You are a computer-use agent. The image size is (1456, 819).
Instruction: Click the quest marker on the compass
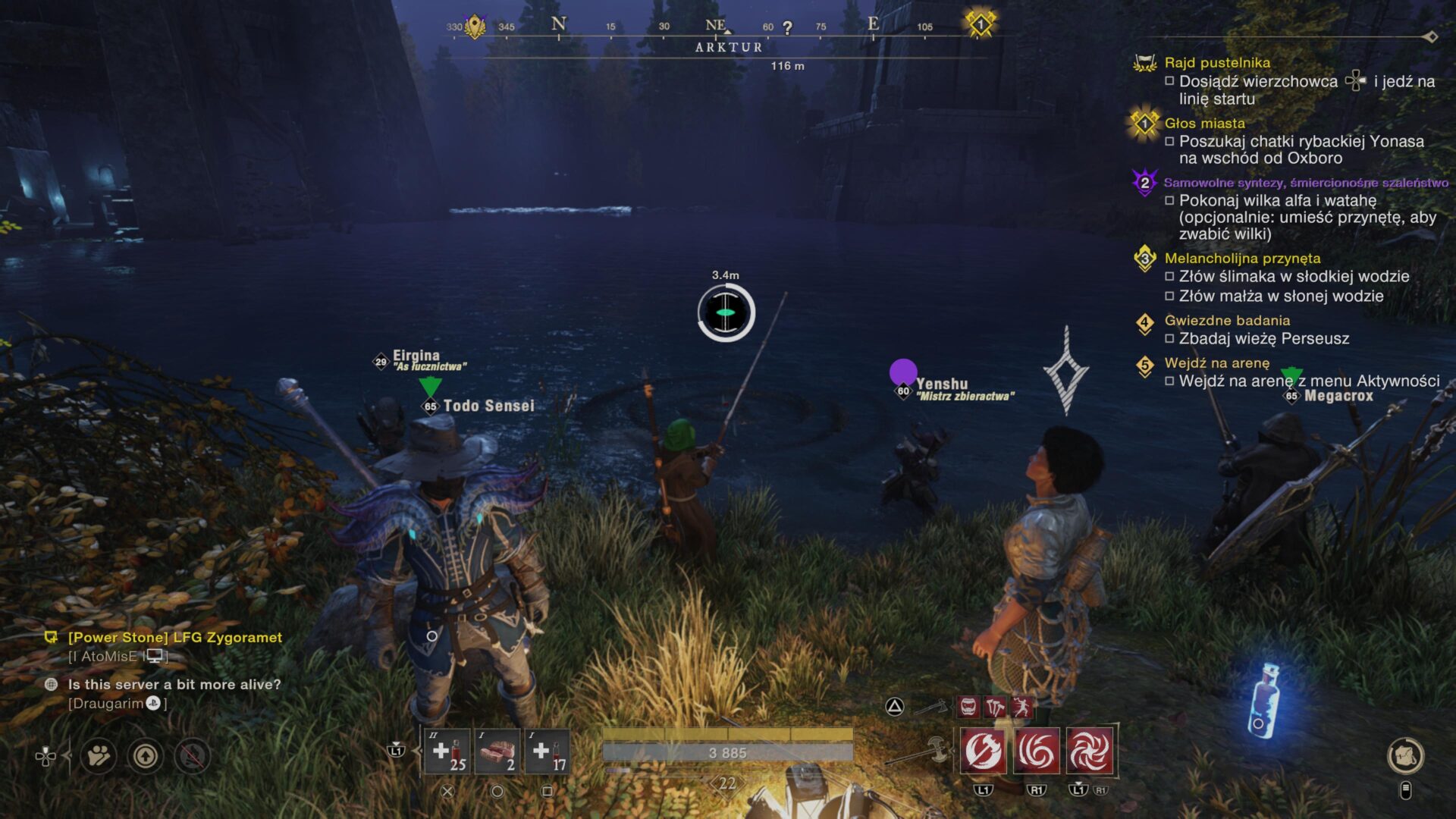(x=980, y=24)
